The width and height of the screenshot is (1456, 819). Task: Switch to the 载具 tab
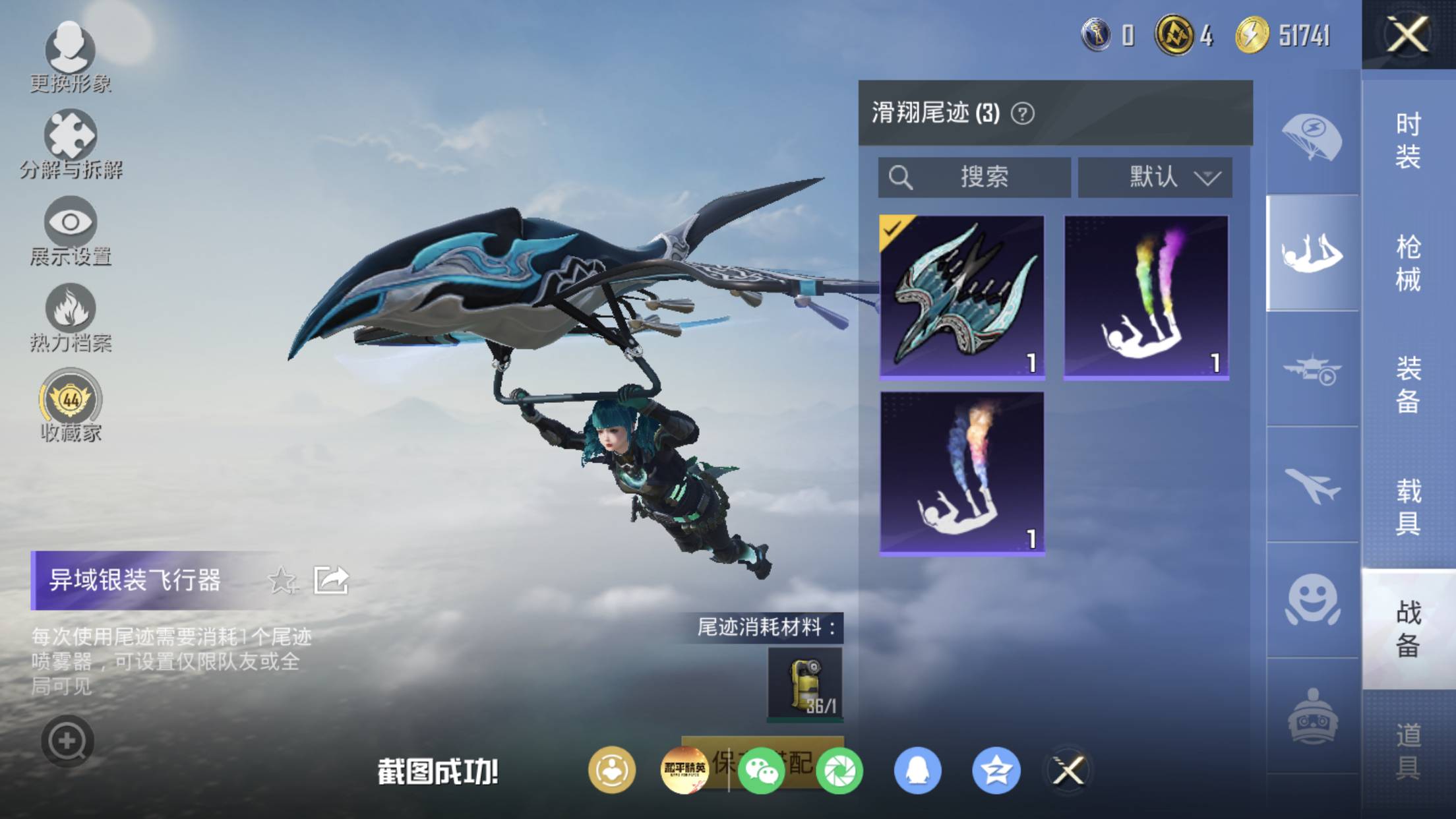click(x=1408, y=506)
